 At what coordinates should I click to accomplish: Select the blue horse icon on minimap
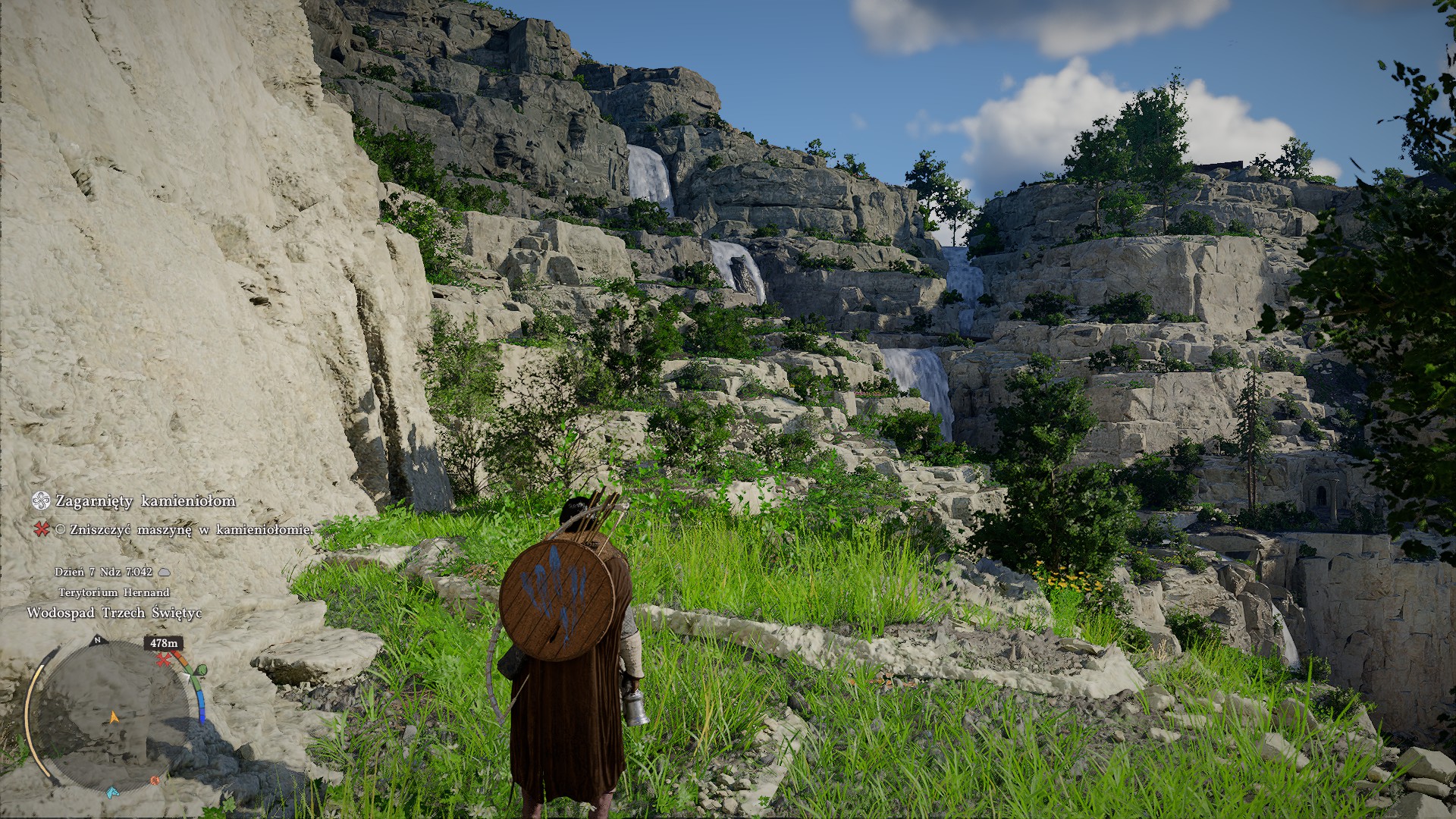(x=112, y=792)
